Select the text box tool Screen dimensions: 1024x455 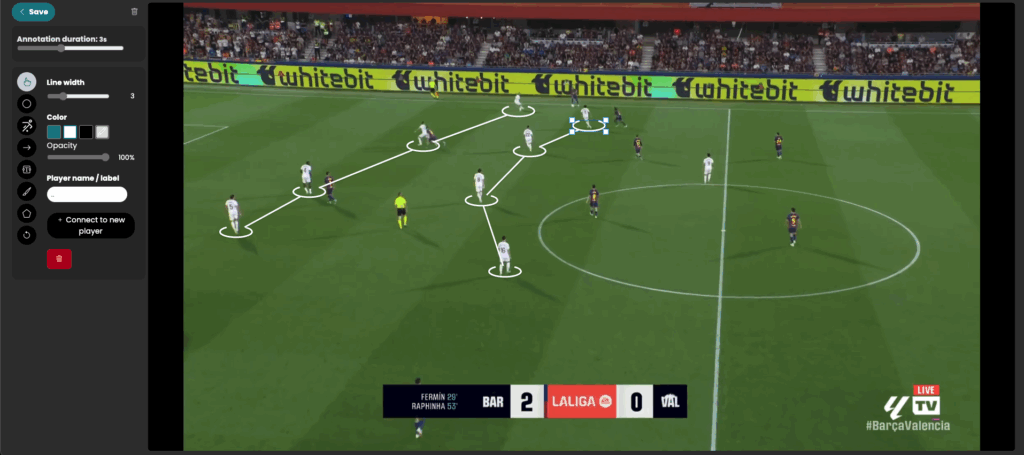point(27,169)
